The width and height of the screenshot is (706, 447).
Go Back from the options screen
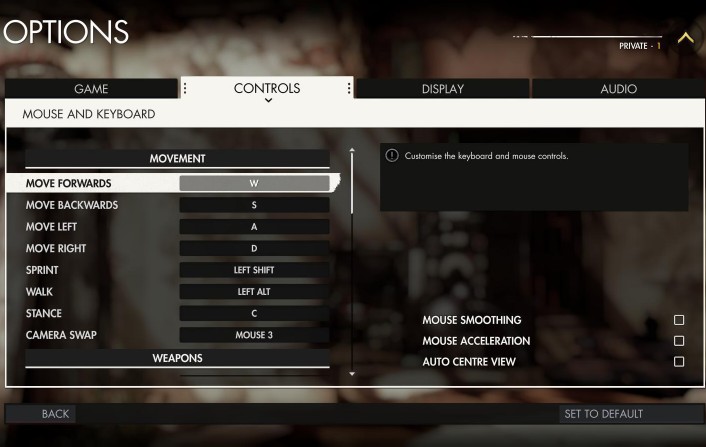[x=55, y=414]
